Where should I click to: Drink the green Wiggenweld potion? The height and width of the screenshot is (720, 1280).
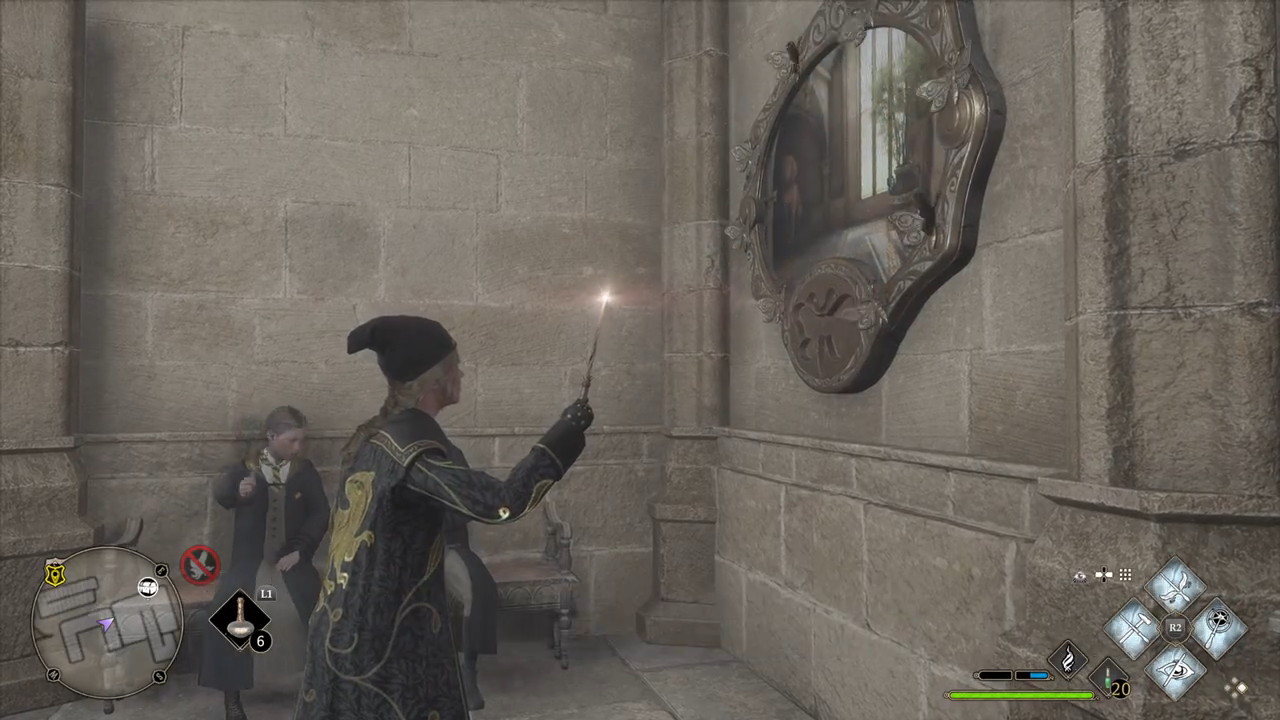click(x=1108, y=677)
